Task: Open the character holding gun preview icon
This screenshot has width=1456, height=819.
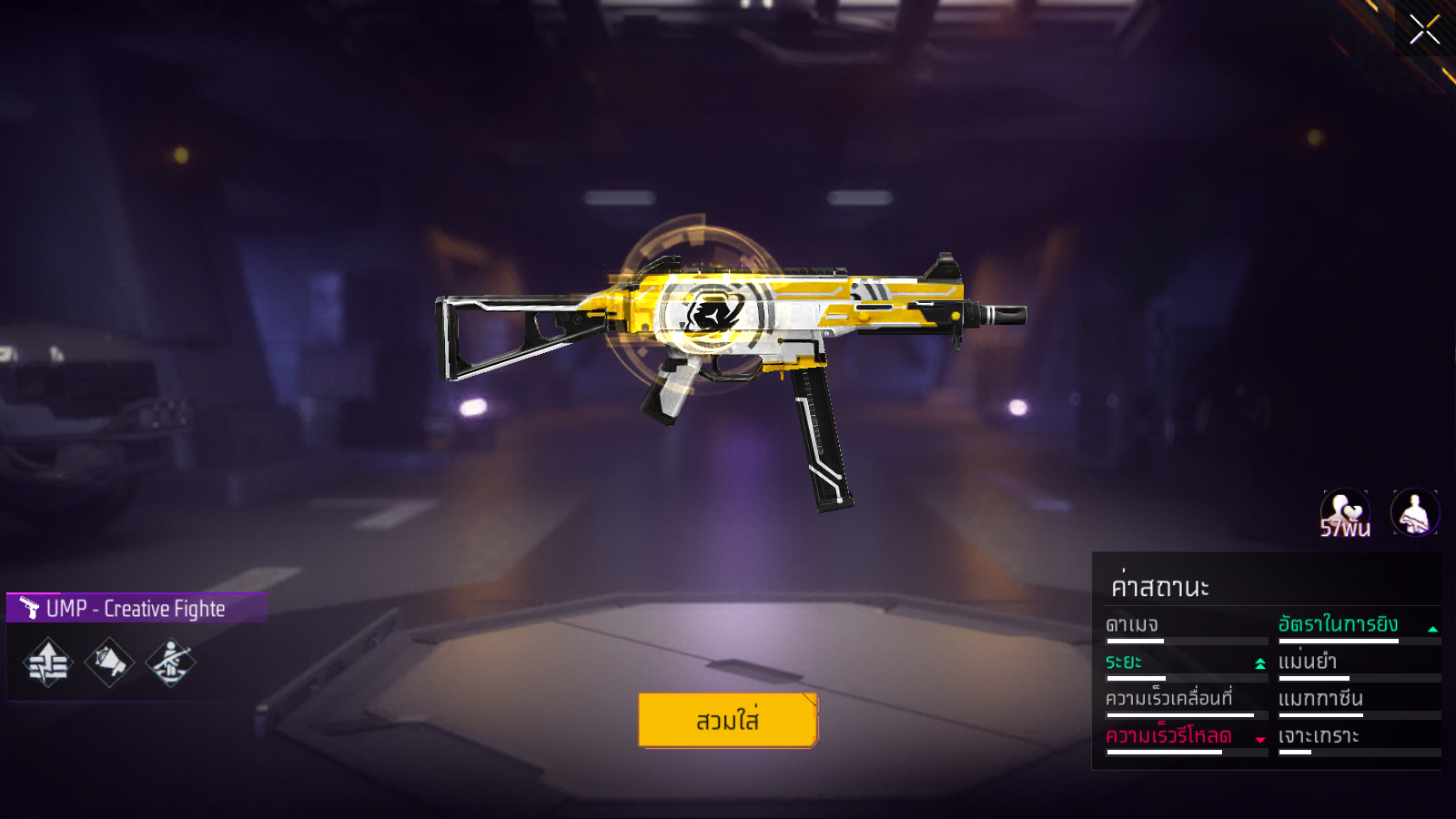Action: tap(1414, 513)
